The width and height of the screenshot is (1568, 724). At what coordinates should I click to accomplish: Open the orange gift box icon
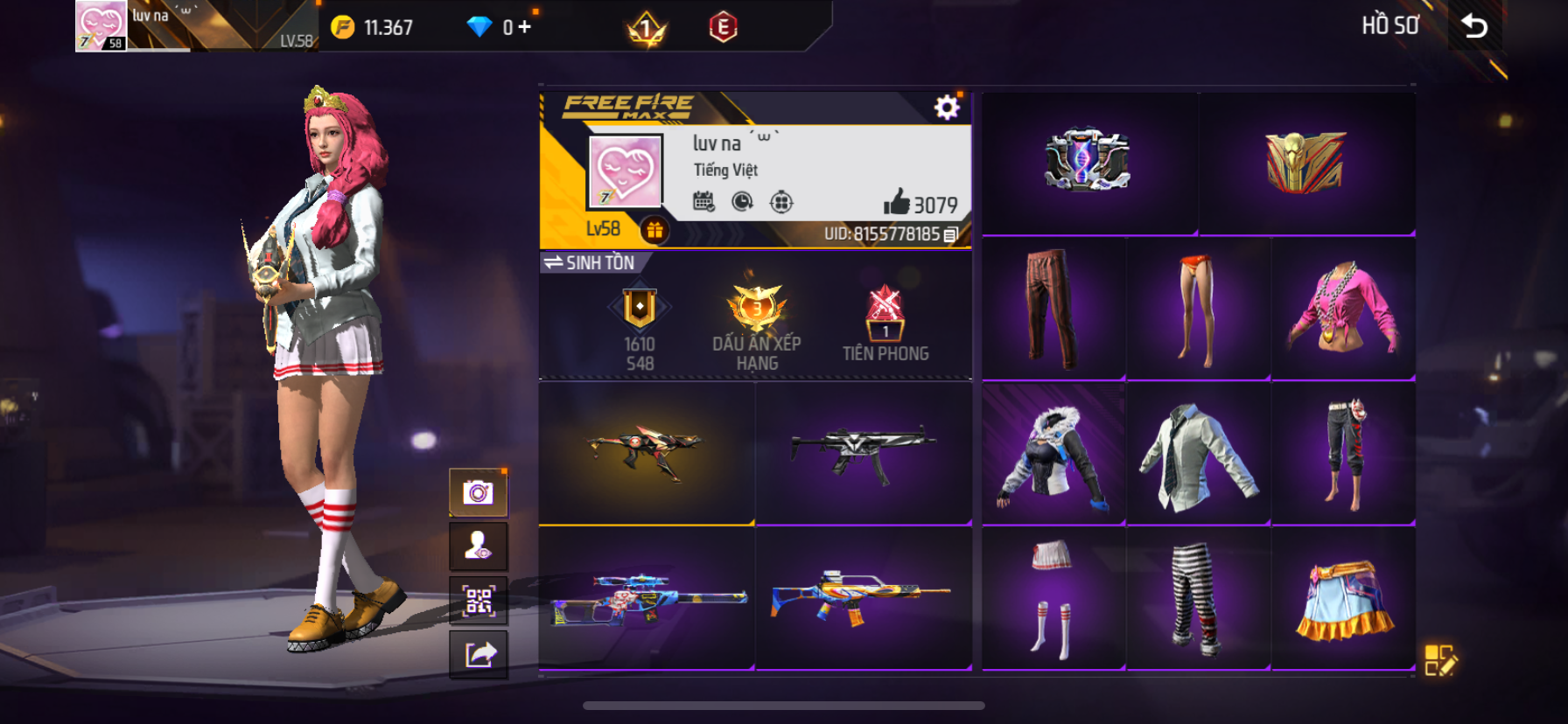pos(654,230)
